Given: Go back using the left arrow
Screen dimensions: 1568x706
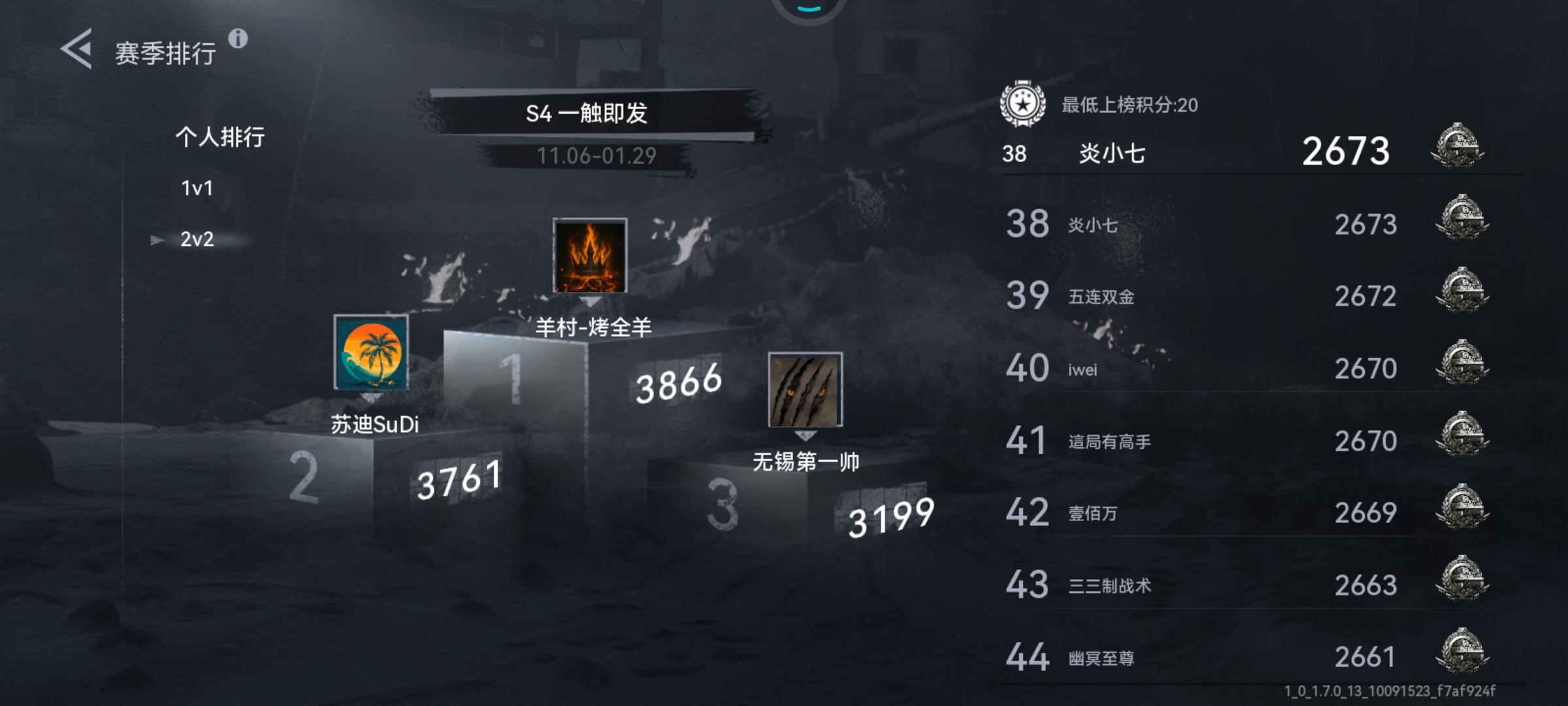Looking at the screenshot, I should (x=77, y=49).
